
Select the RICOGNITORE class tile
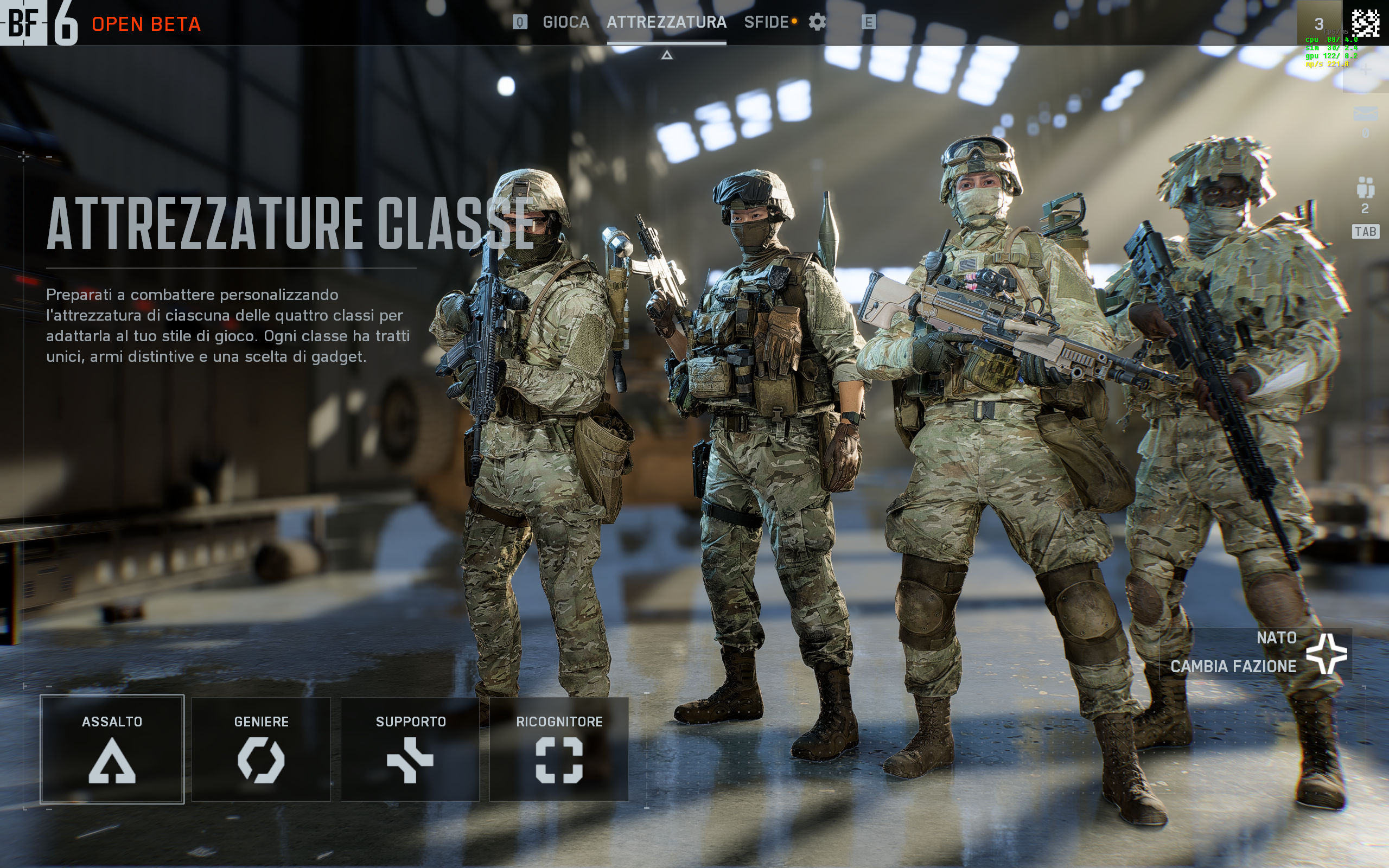pyautogui.click(x=559, y=749)
